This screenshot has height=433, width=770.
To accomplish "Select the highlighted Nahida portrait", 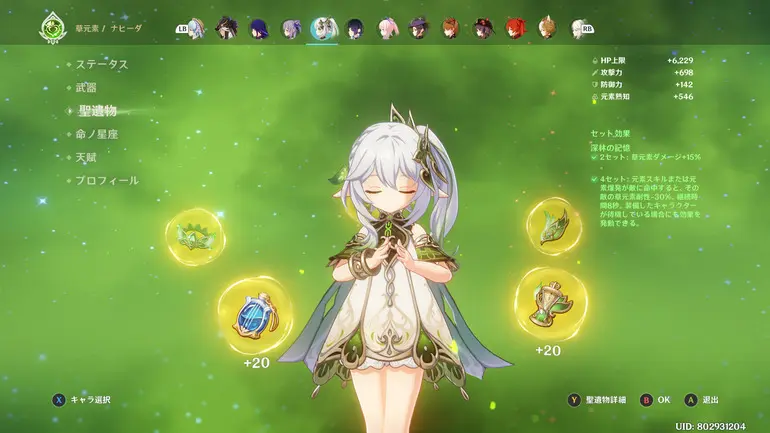I will [322, 28].
